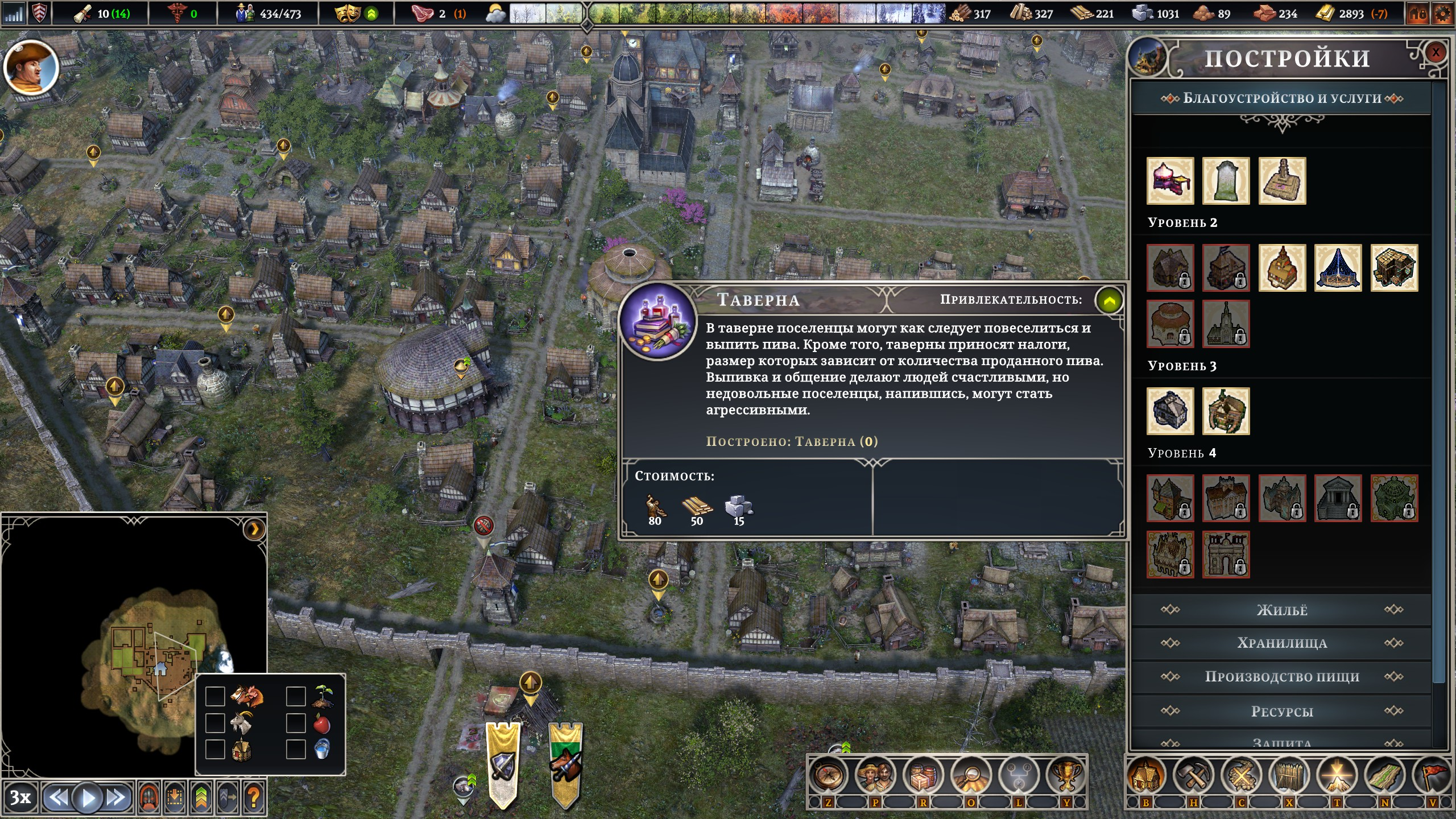Open the Жильё housing category
The height and width of the screenshot is (819, 1456).
(1281, 610)
